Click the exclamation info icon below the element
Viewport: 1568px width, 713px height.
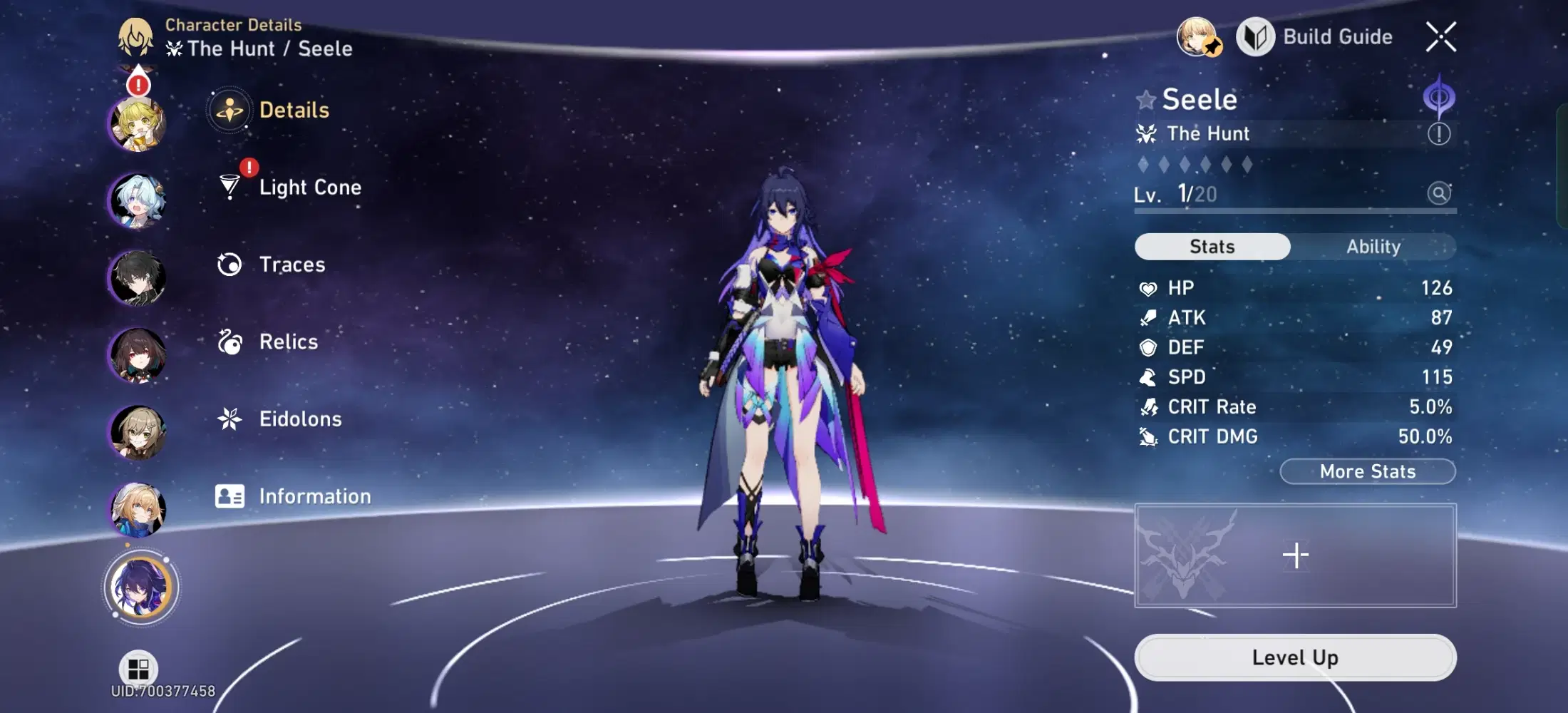click(x=1440, y=133)
